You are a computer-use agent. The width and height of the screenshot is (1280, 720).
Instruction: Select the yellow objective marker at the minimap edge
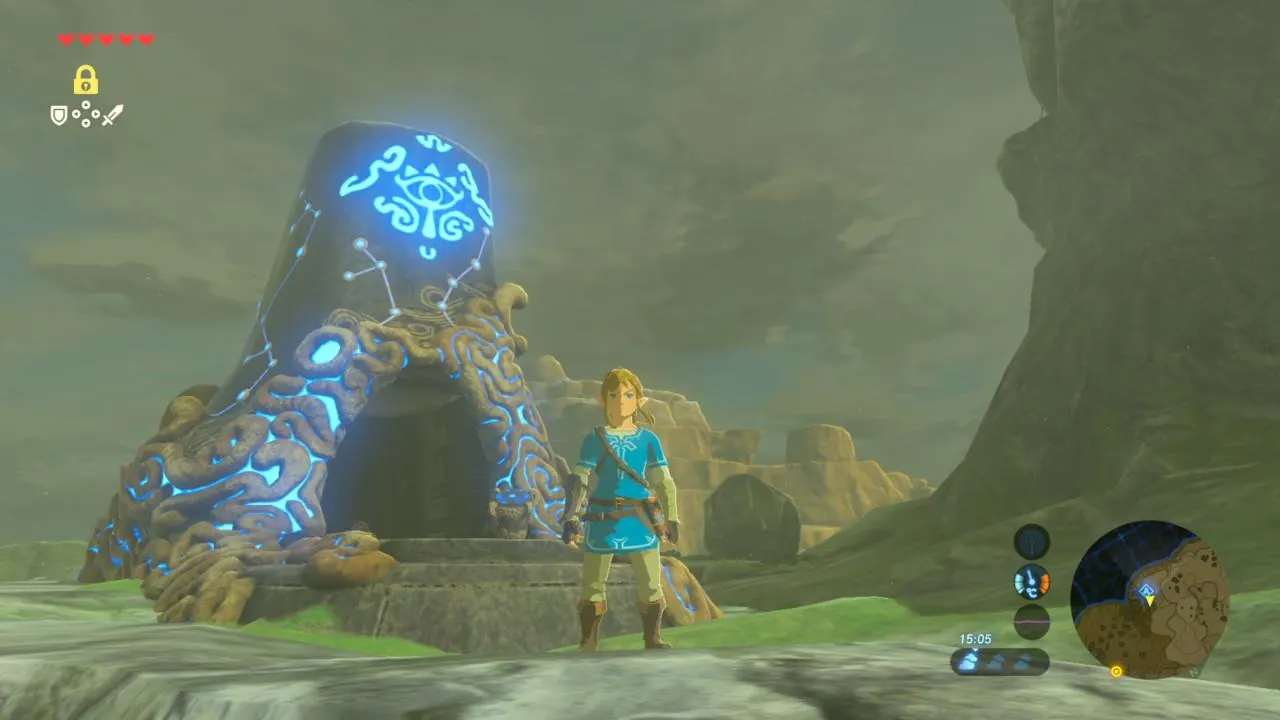(x=1116, y=671)
